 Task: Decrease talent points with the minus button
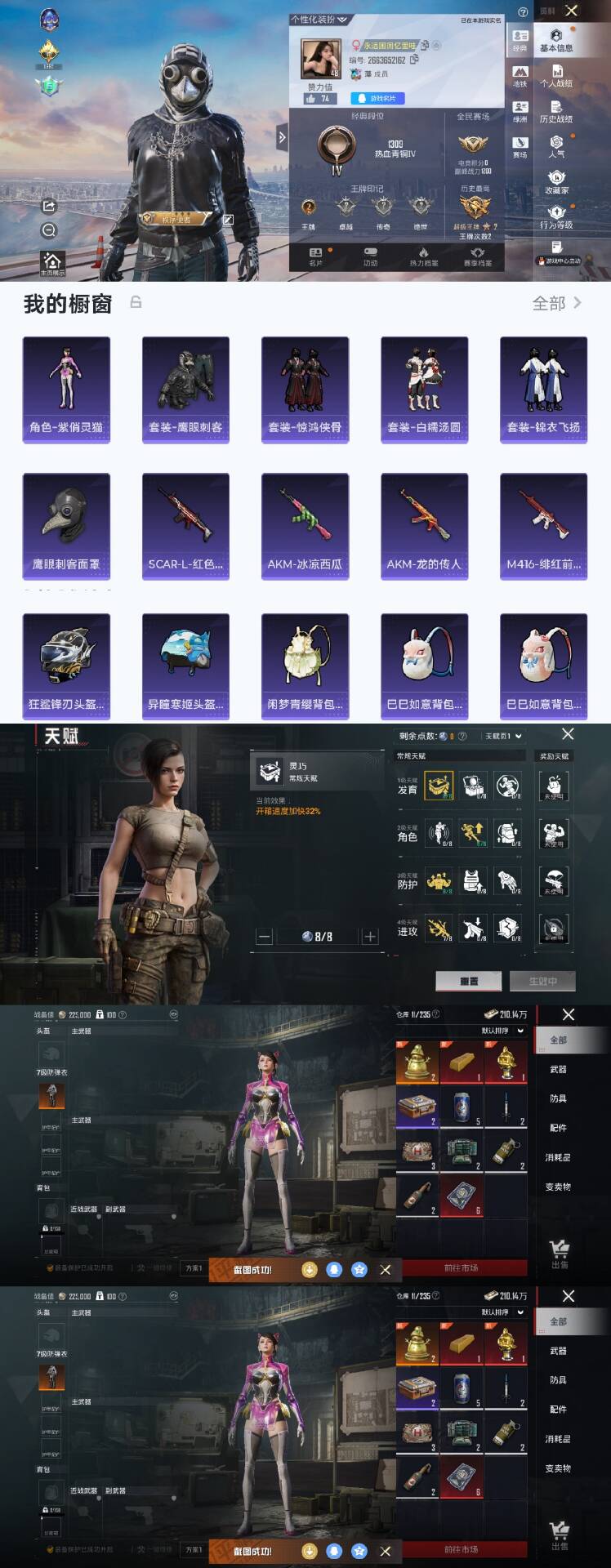pyautogui.click(x=264, y=937)
